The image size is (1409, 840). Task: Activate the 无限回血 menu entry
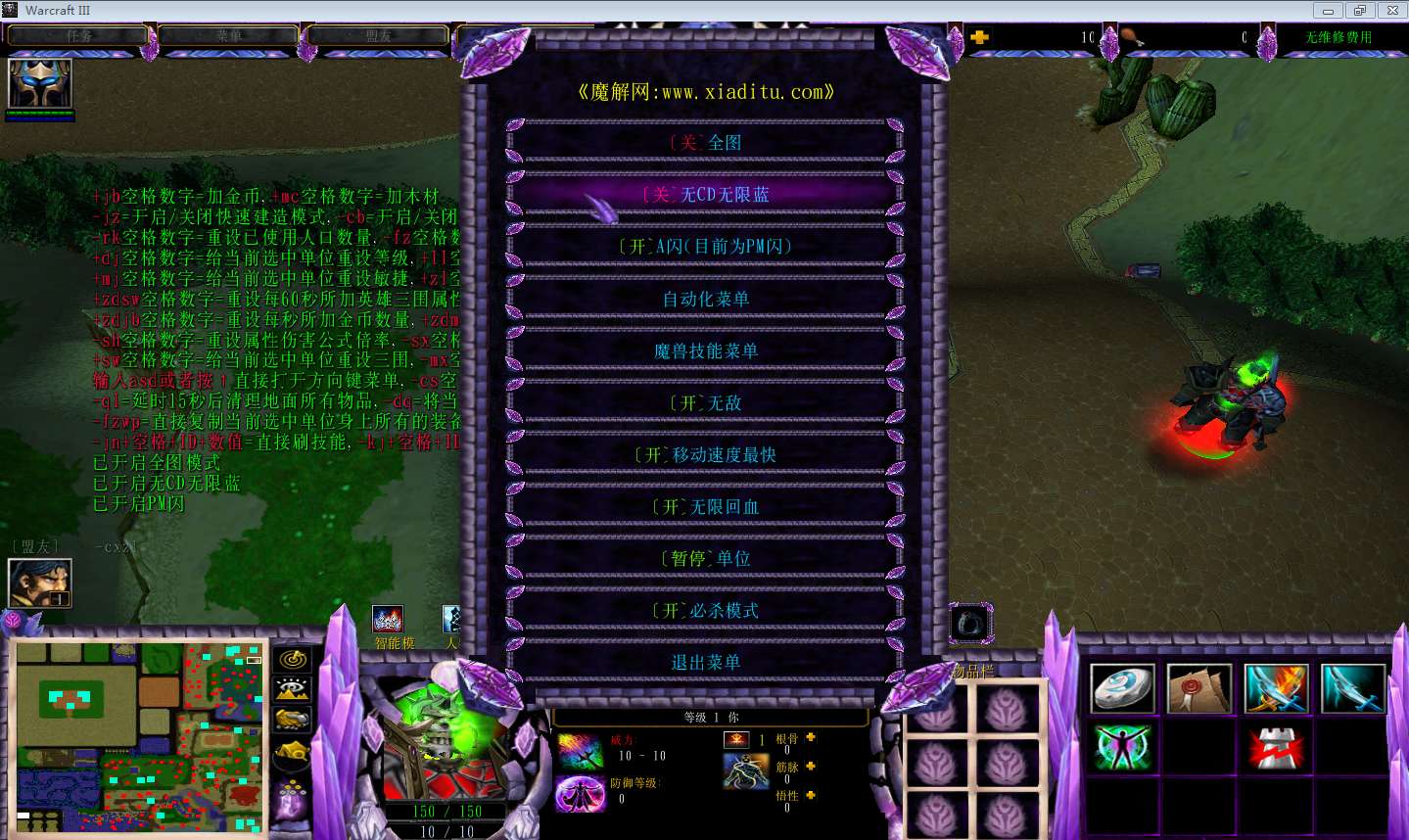coord(705,506)
